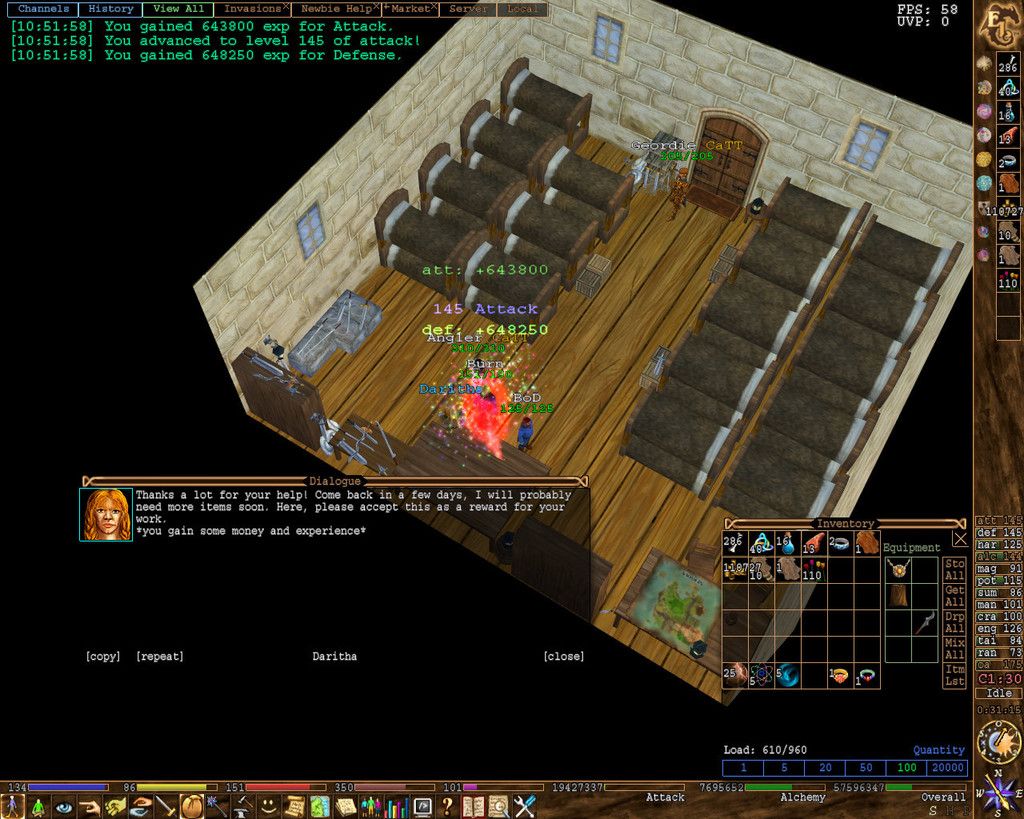Open the question mark help icon
Viewport: 1024px width, 819px height.
pos(447,806)
